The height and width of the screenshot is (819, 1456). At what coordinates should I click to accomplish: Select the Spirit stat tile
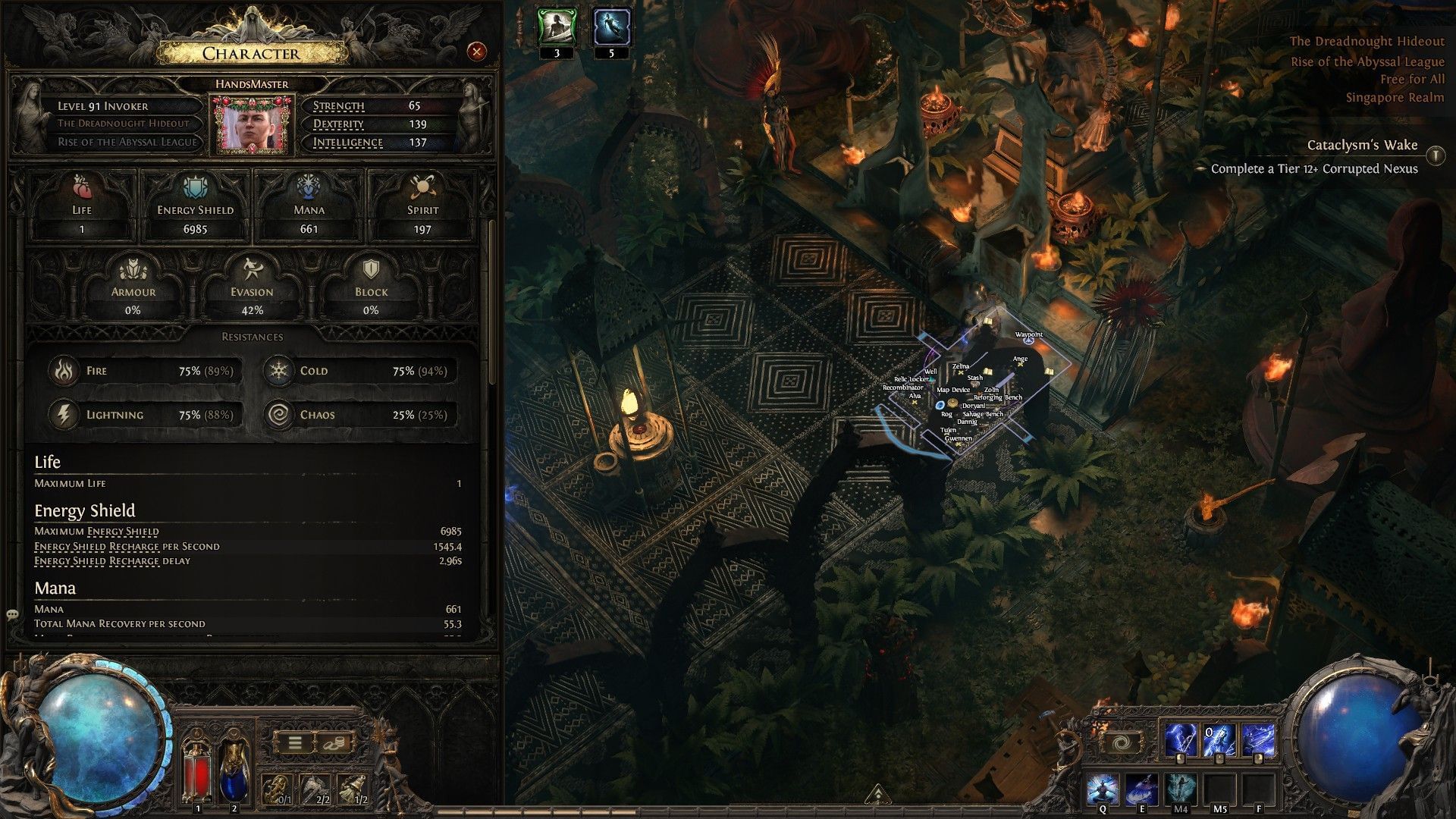coord(422,206)
